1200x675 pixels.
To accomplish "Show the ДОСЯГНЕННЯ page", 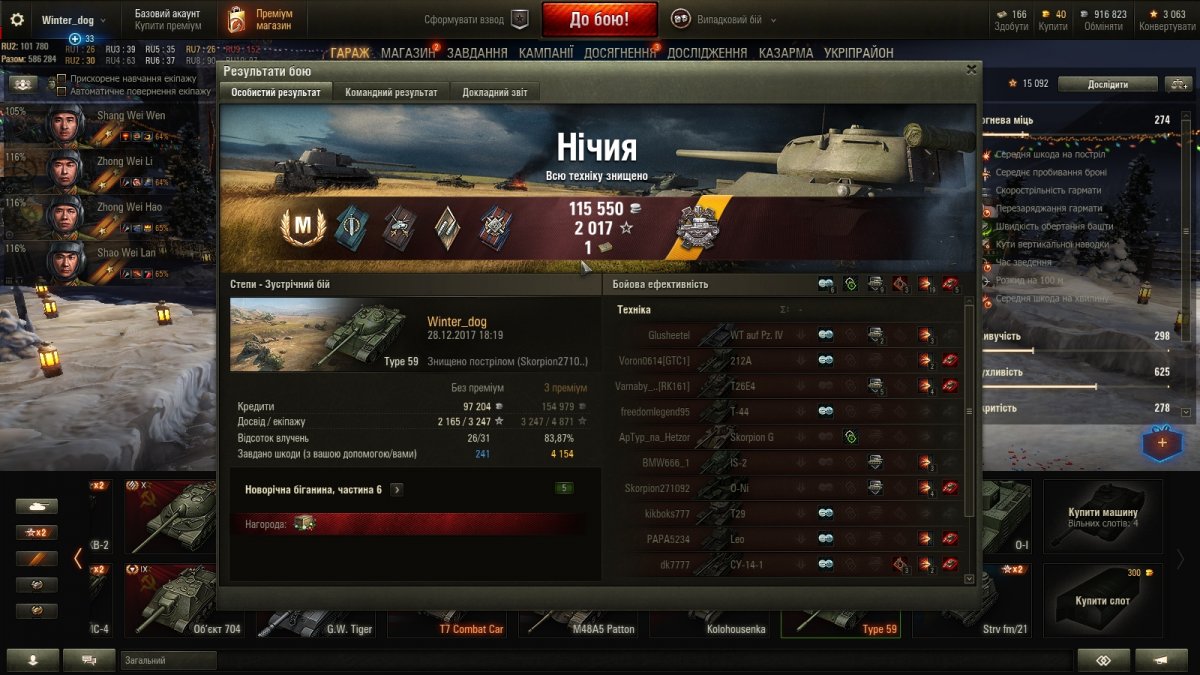I will coord(620,53).
